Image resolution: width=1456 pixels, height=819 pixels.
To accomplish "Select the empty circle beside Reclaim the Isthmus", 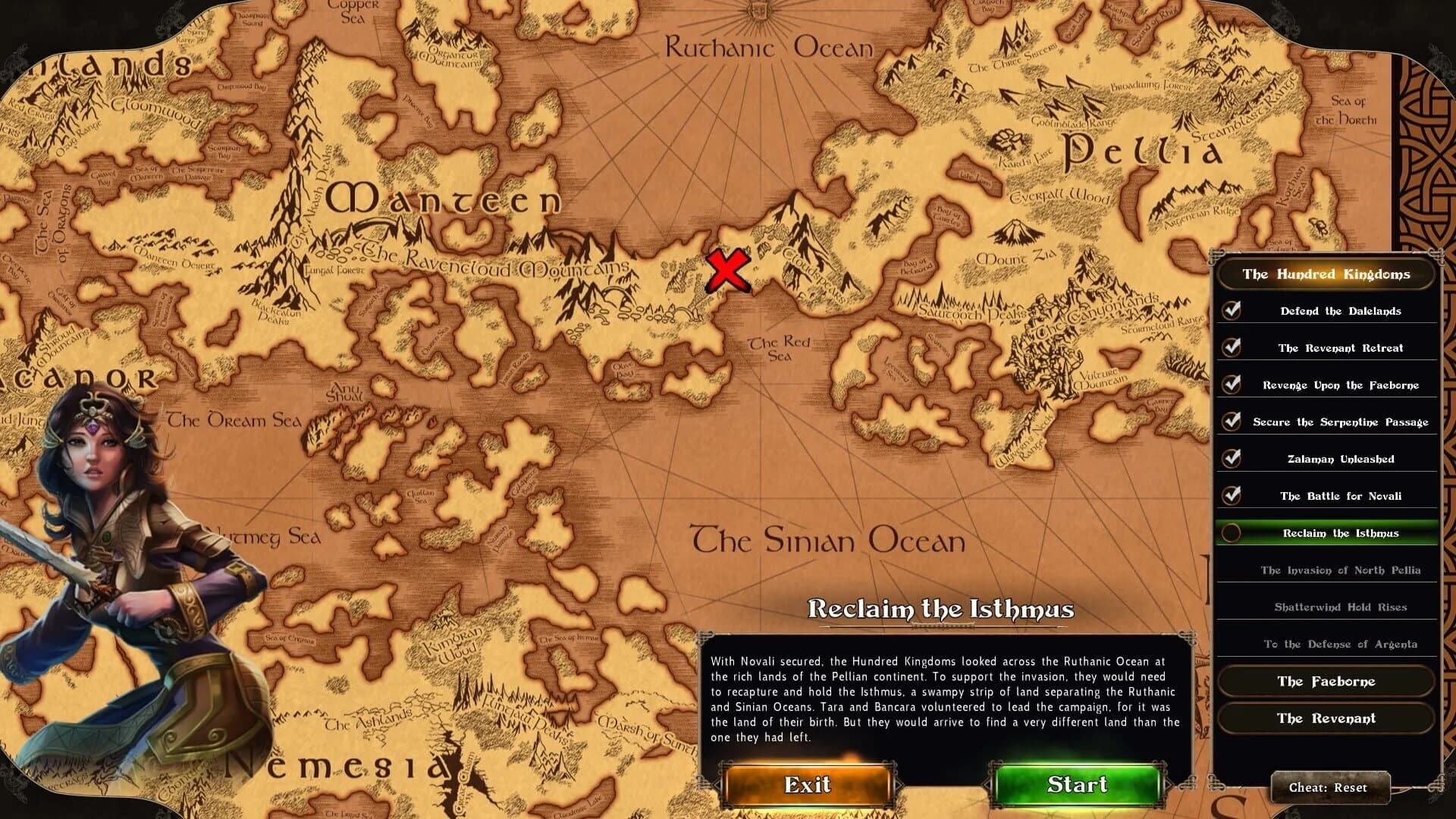I will tap(1233, 533).
